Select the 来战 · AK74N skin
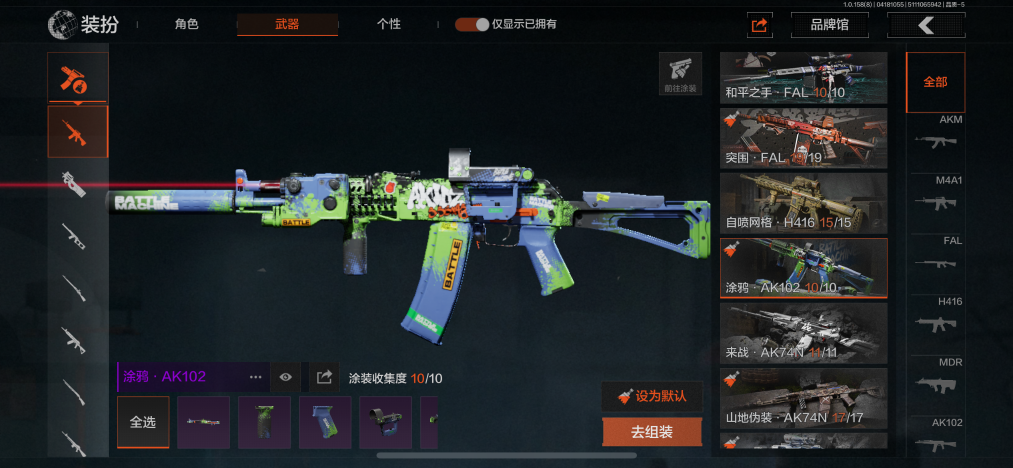The height and width of the screenshot is (468, 1013). (804, 333)
